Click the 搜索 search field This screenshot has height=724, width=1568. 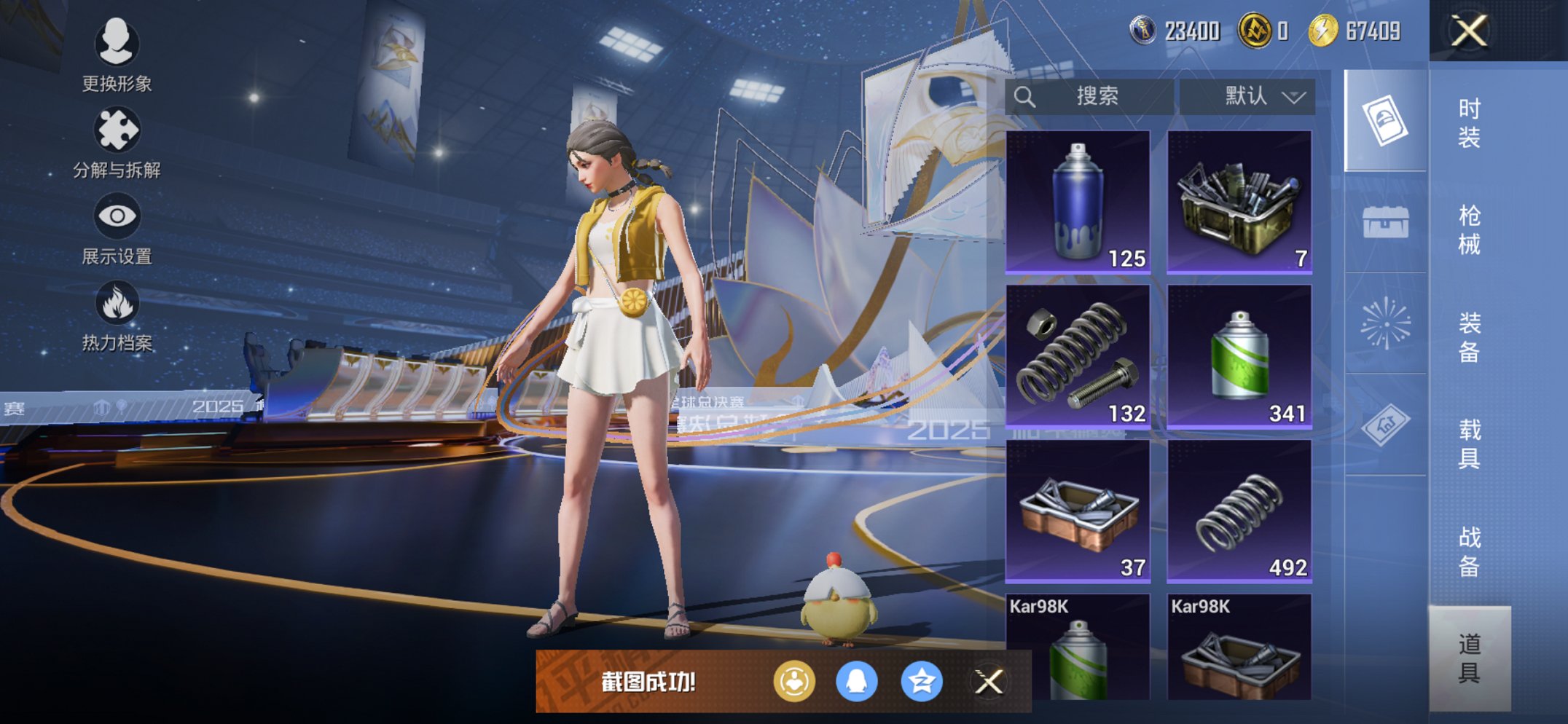[x=1089, y=96]
